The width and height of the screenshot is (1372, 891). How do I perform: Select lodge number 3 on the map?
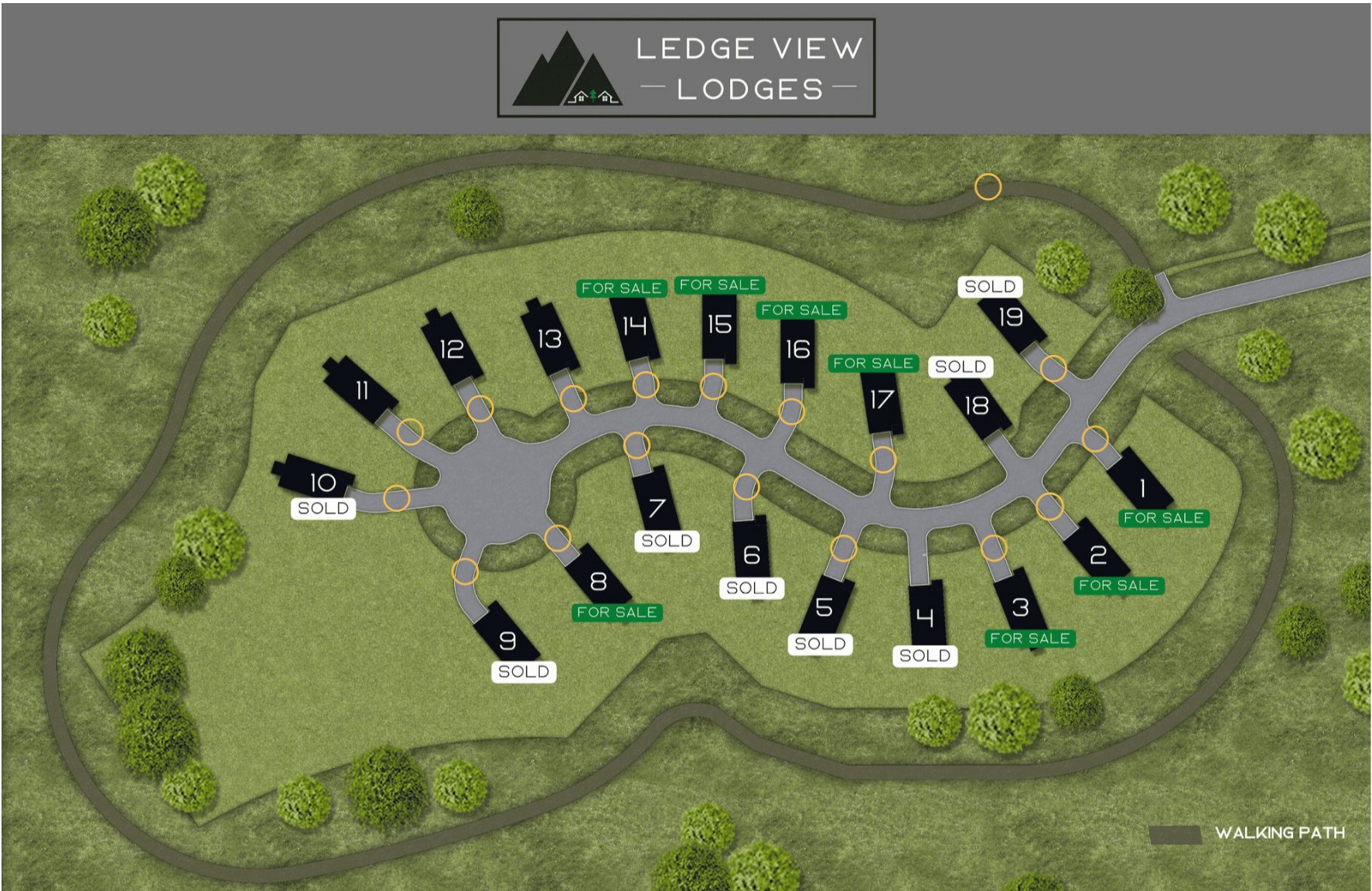(1021, 607)
